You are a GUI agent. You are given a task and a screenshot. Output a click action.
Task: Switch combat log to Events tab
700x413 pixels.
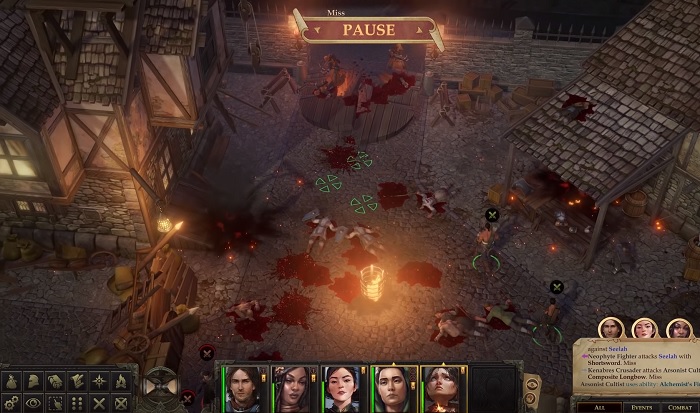(640, 407)
